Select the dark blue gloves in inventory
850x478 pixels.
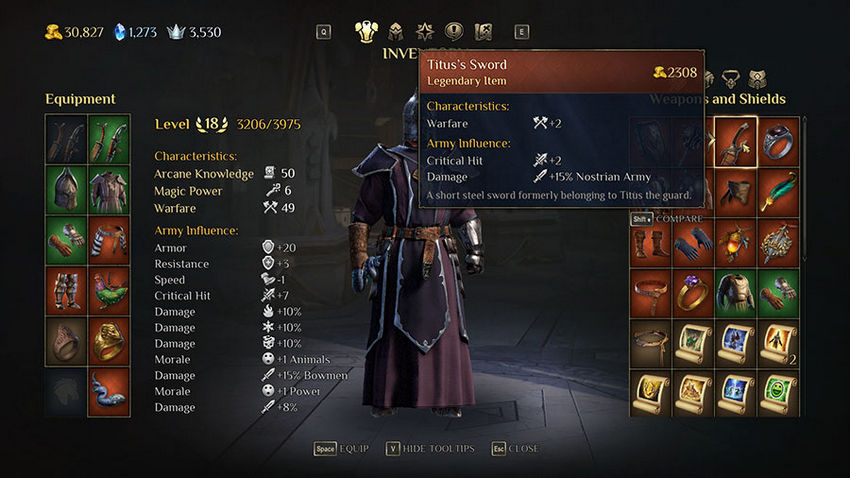tap(694, 242)
